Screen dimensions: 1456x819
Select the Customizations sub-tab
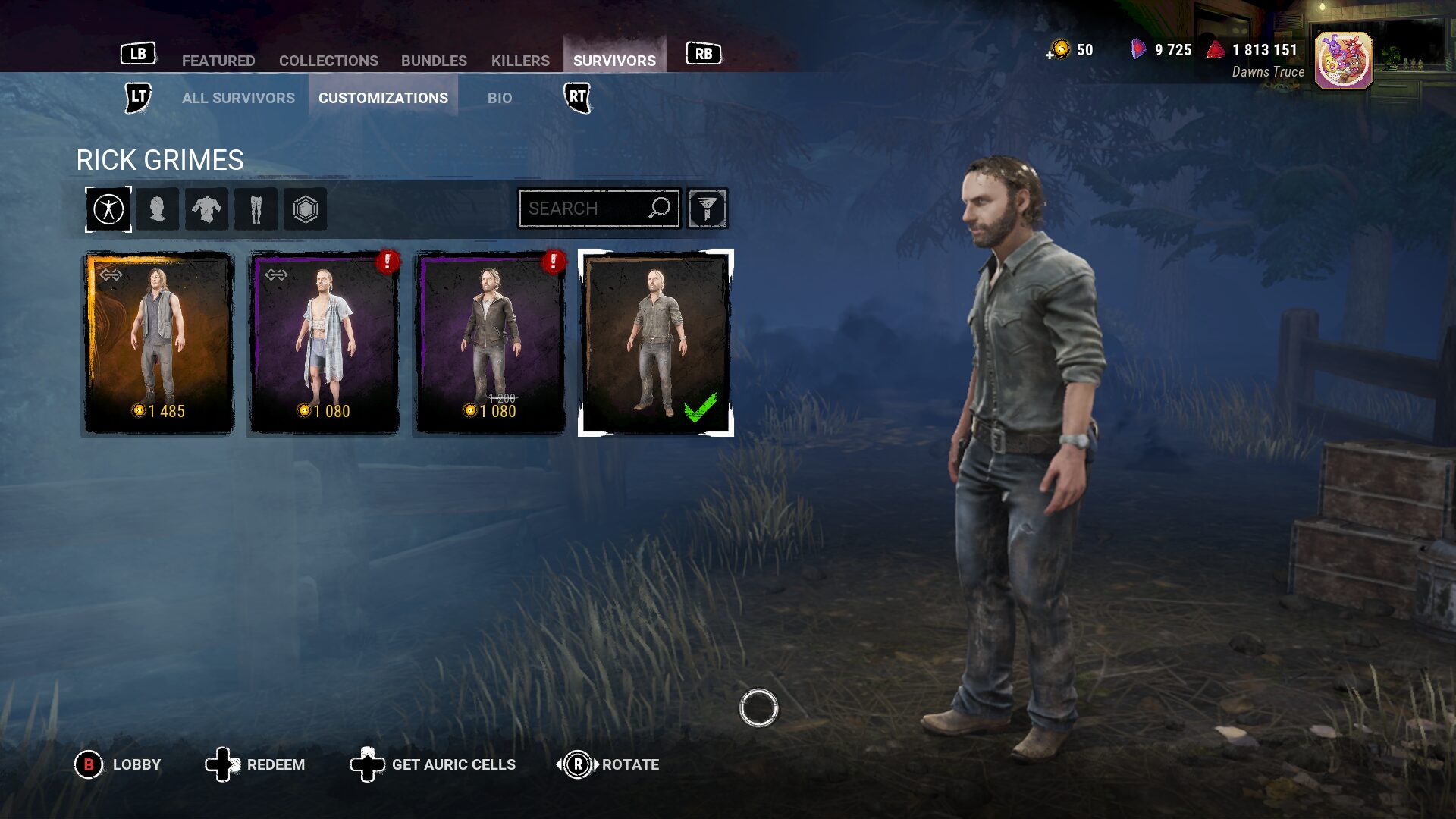click(383, 98)
